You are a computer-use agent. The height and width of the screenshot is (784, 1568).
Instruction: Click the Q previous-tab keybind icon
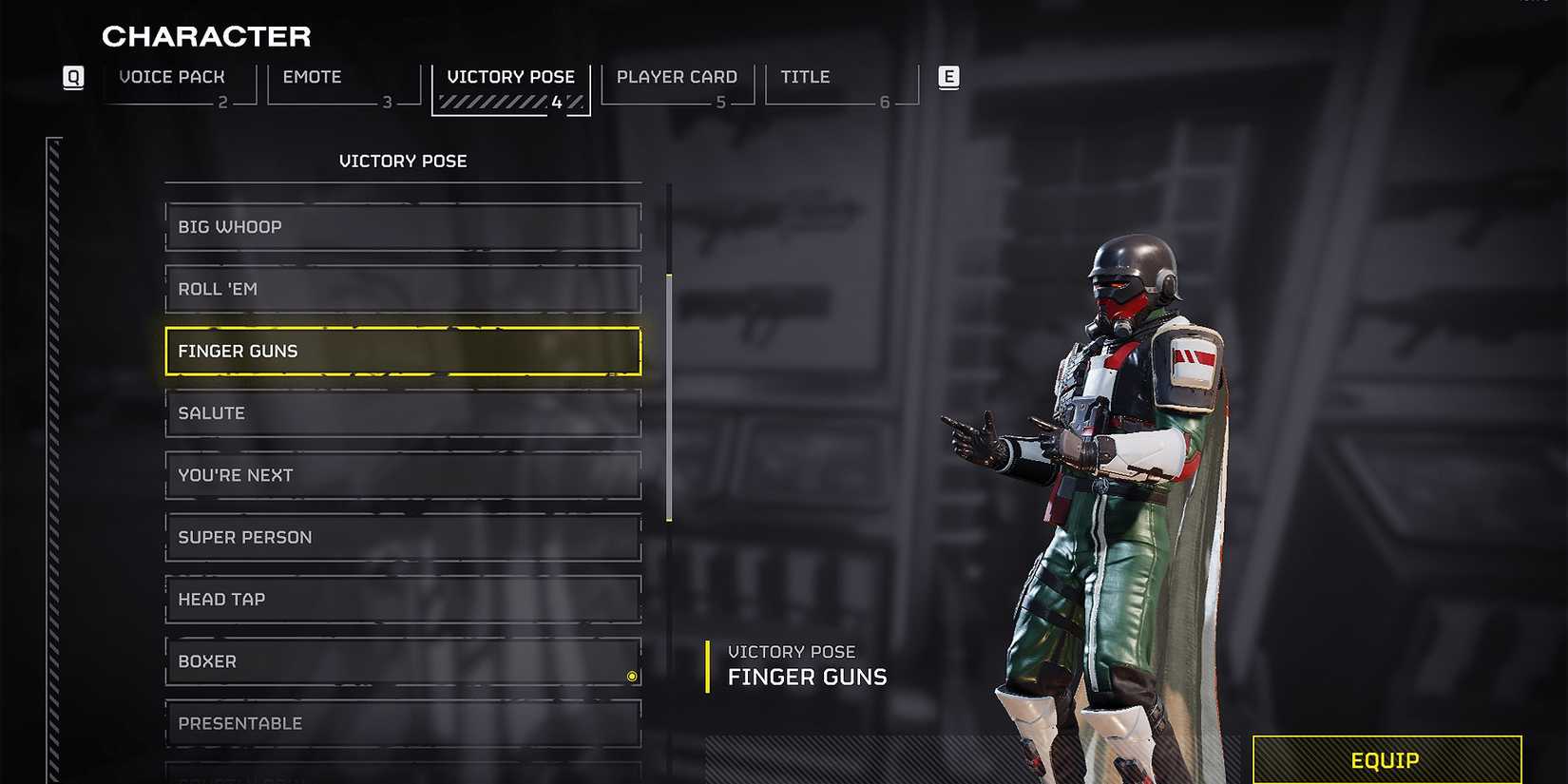pos(73,77)
